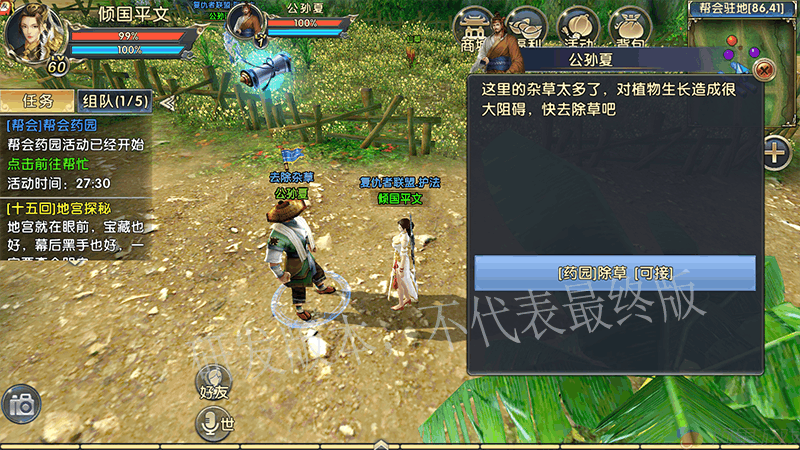Screen dimensions: 800x450
Task: Follow the 点击前往帮忙 link
Action: 47,164
